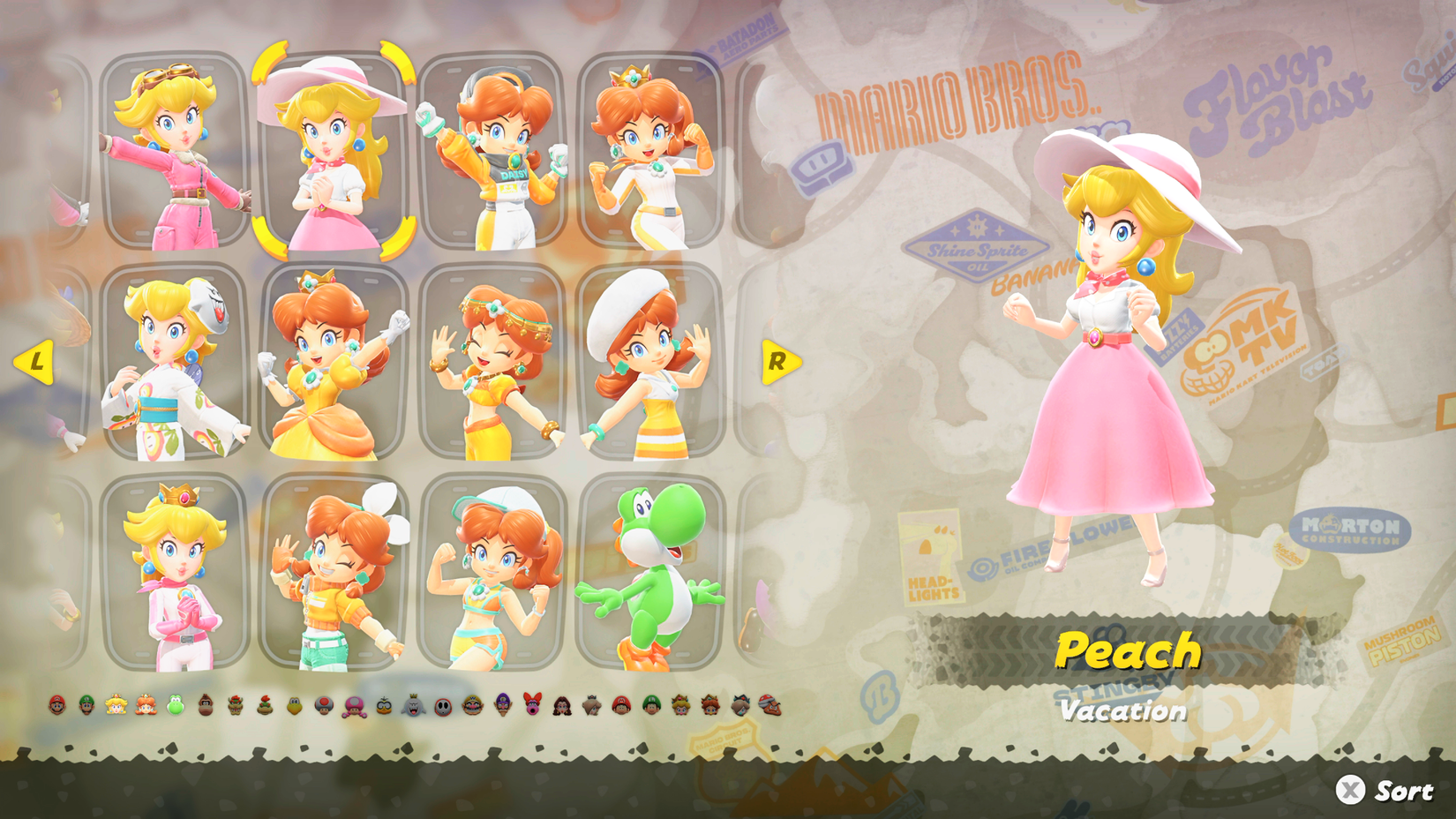Select Toad's head icon
The height and width of the screenshot is (819, 1456).
pyautogui.click(x=323, y=704)
